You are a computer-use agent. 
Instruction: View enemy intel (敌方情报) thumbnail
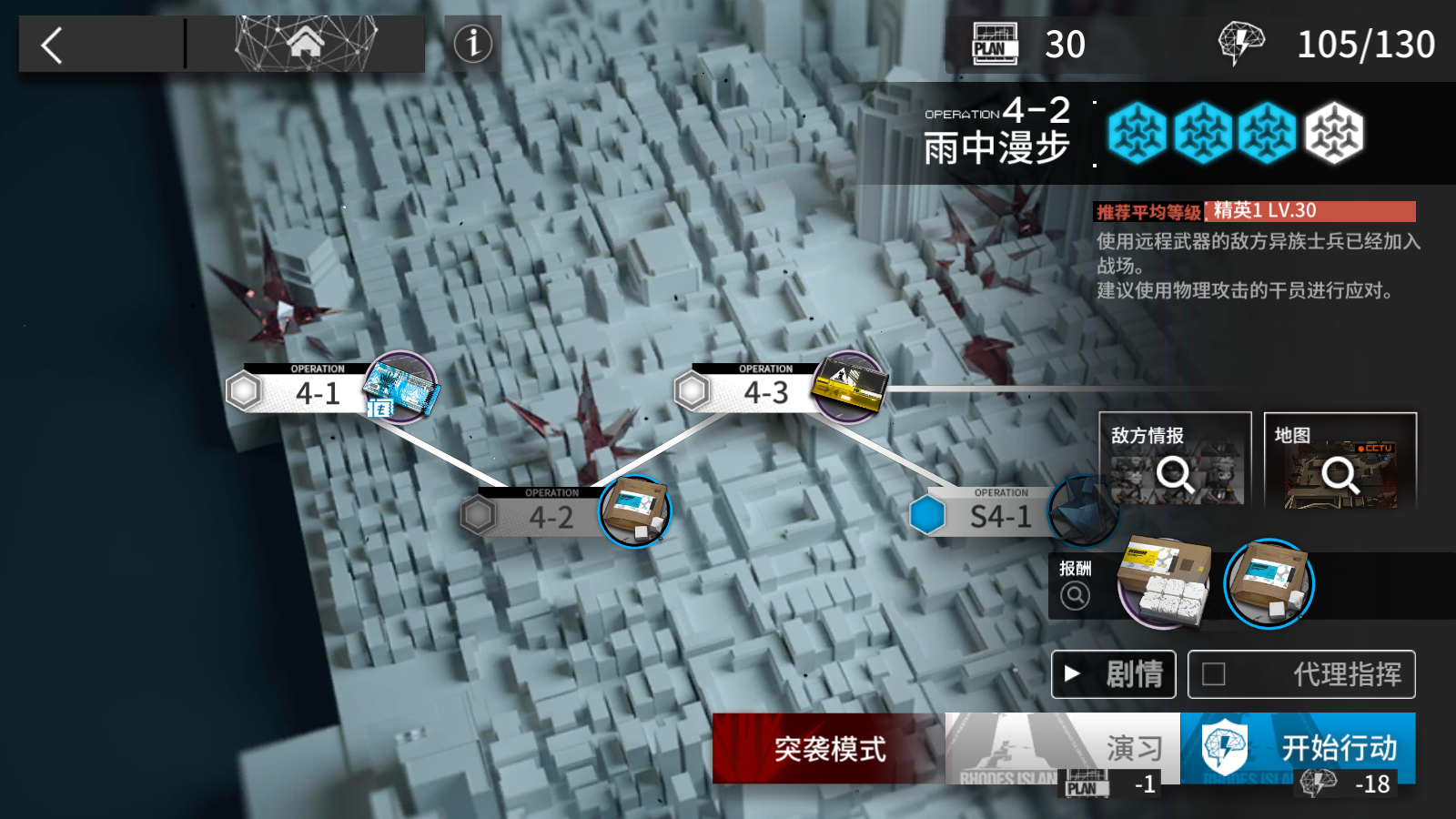pos(1175,460)
